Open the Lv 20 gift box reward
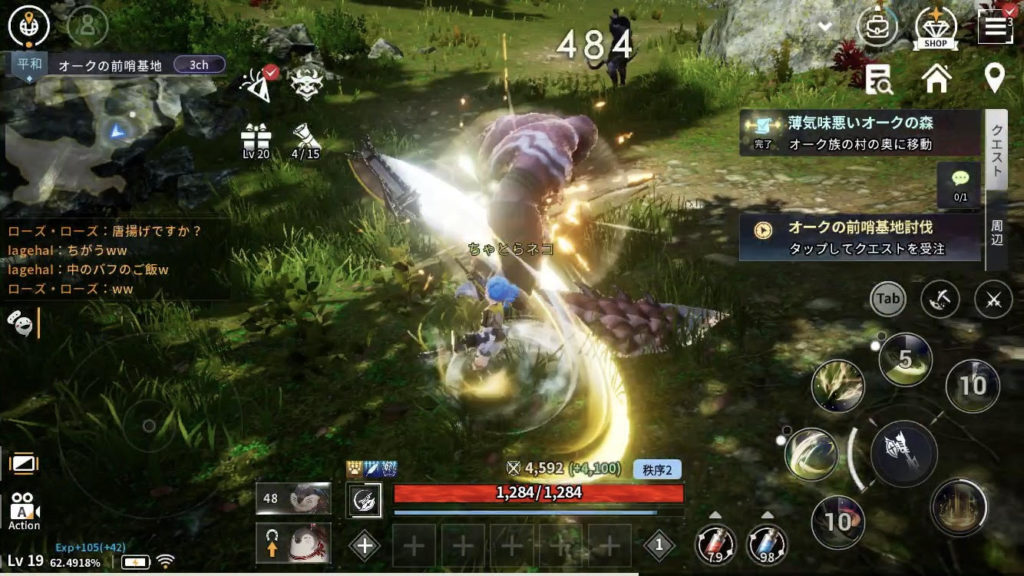This screenshot has height=576, width=1024. pyautogui.click(x=256, y=140)
